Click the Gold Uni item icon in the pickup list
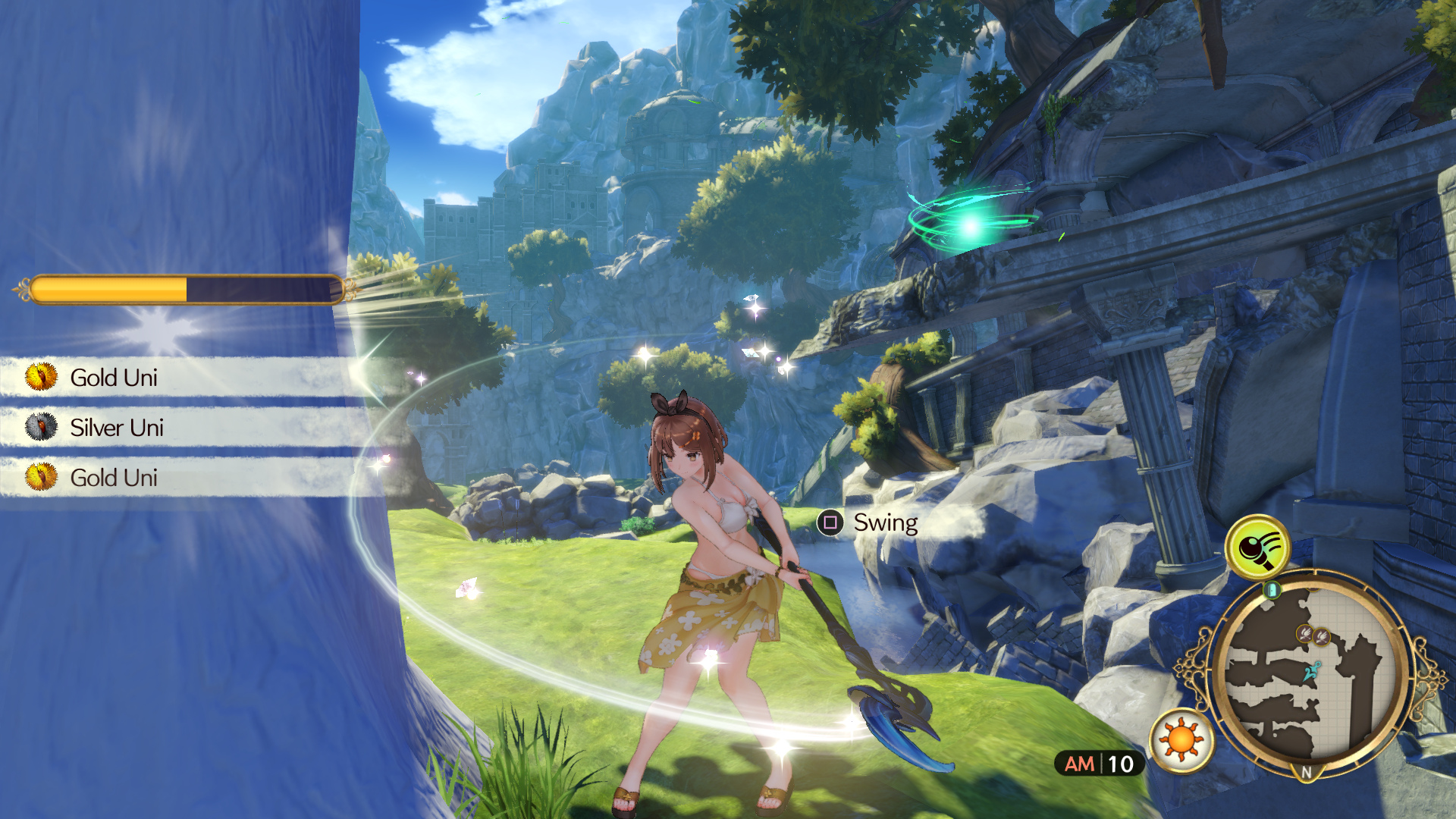 [41, 377]
